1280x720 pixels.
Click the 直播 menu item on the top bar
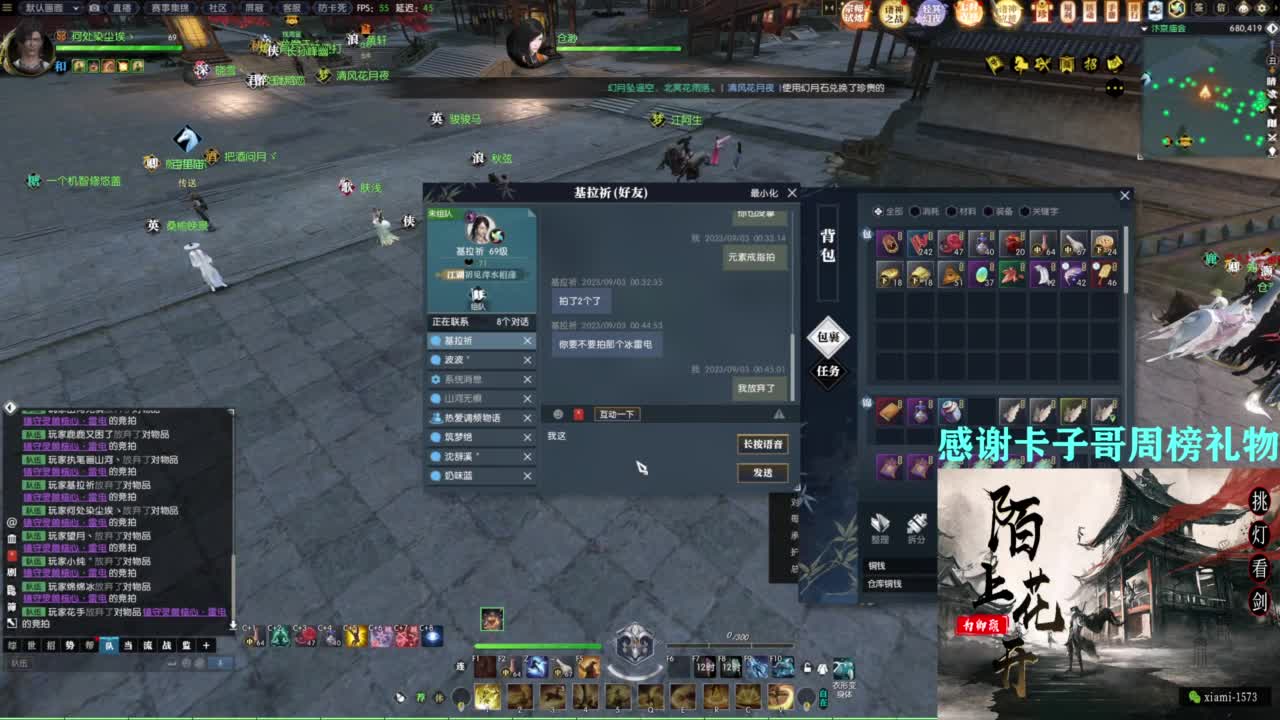122,8
